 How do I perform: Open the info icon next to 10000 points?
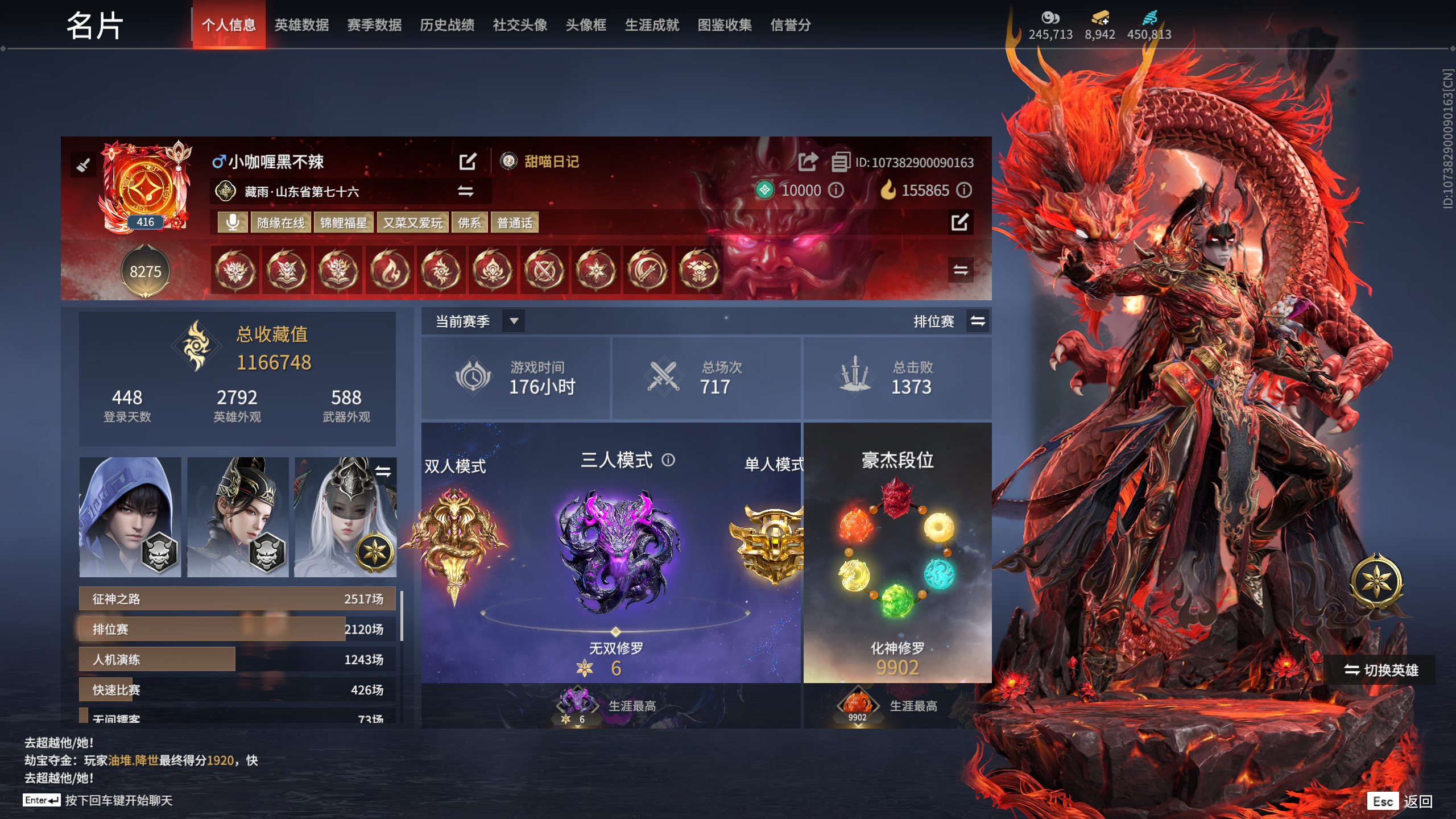[835, 191]
